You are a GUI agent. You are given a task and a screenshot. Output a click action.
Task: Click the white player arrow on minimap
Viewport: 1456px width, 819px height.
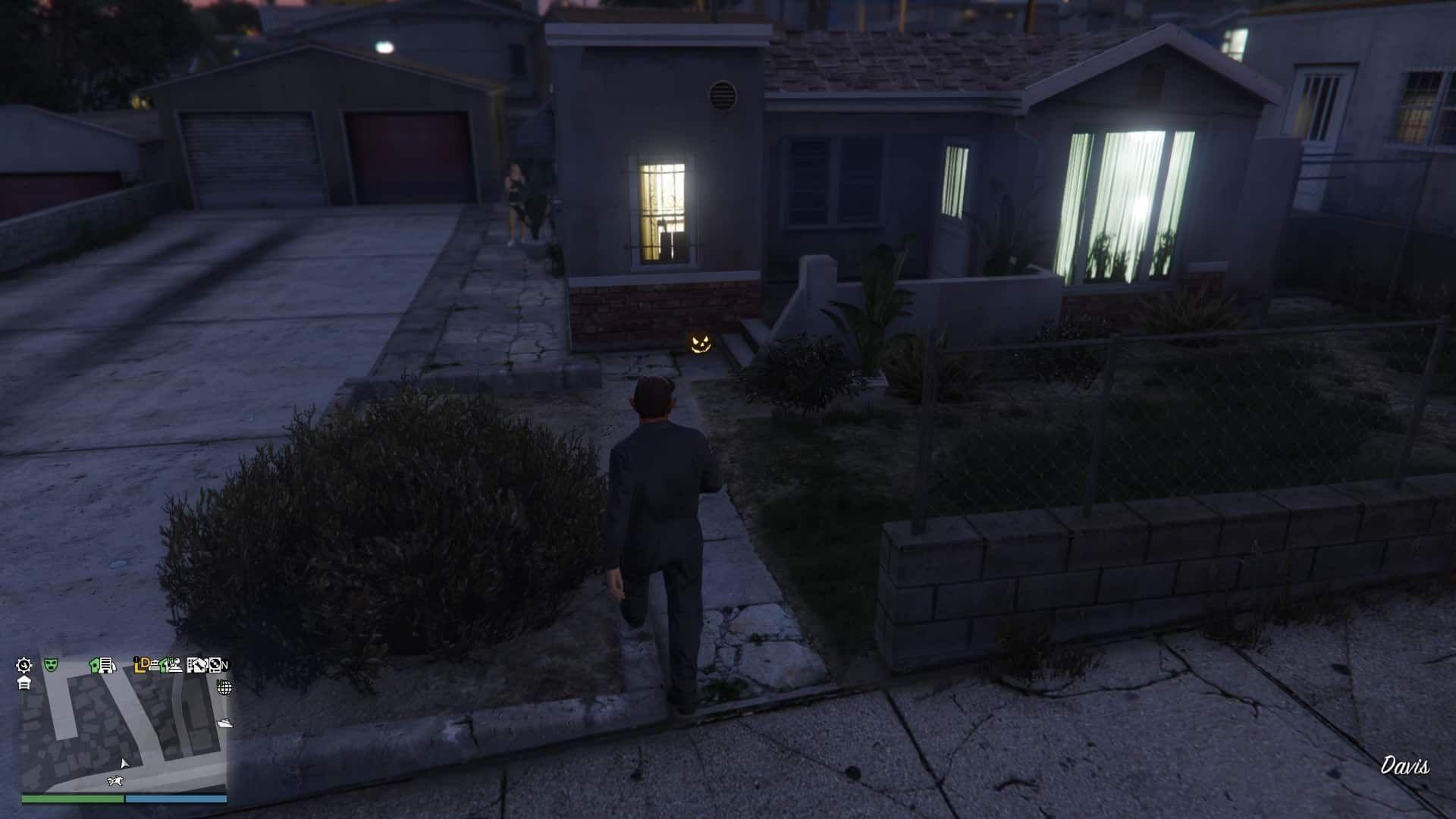click(124, 763)
